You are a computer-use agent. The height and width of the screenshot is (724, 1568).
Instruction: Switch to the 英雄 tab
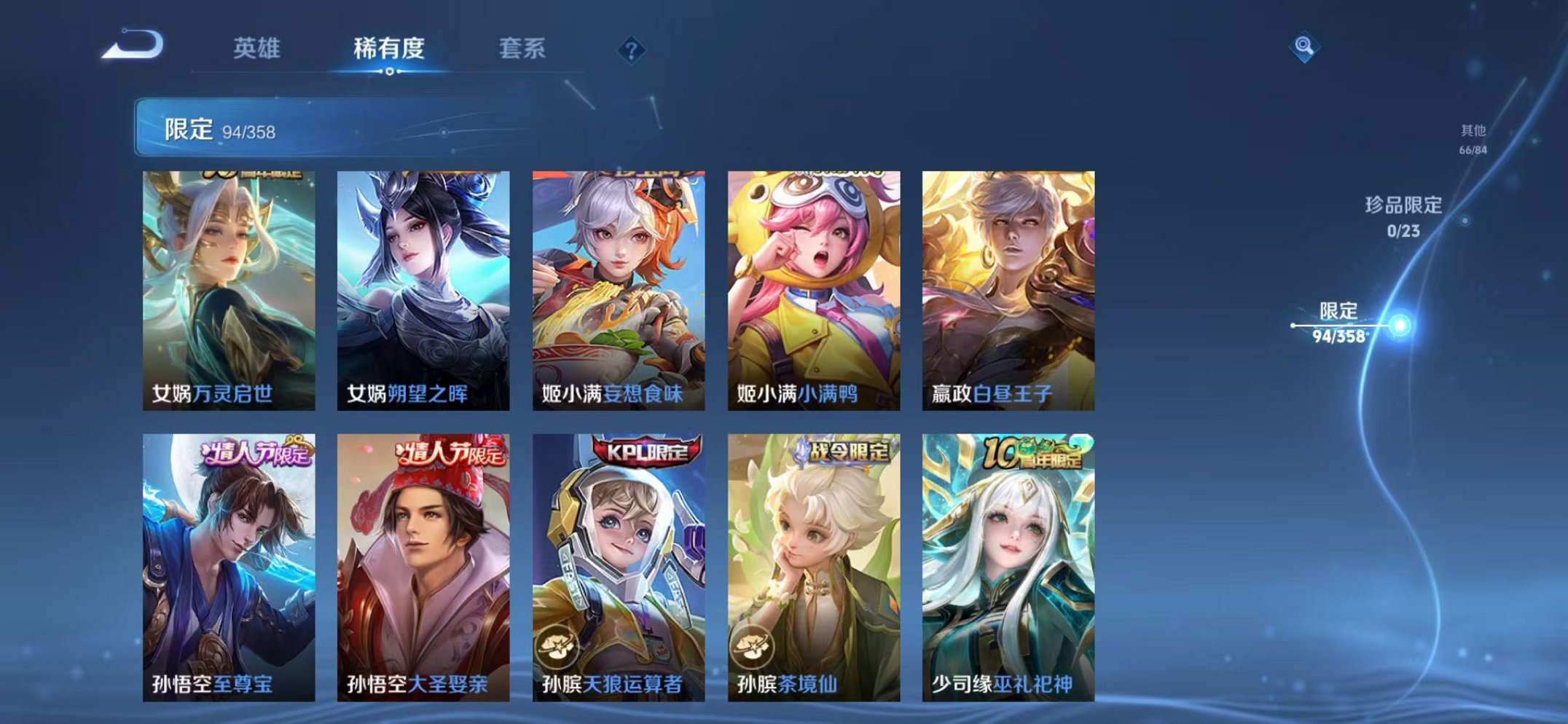click(257, 48)
